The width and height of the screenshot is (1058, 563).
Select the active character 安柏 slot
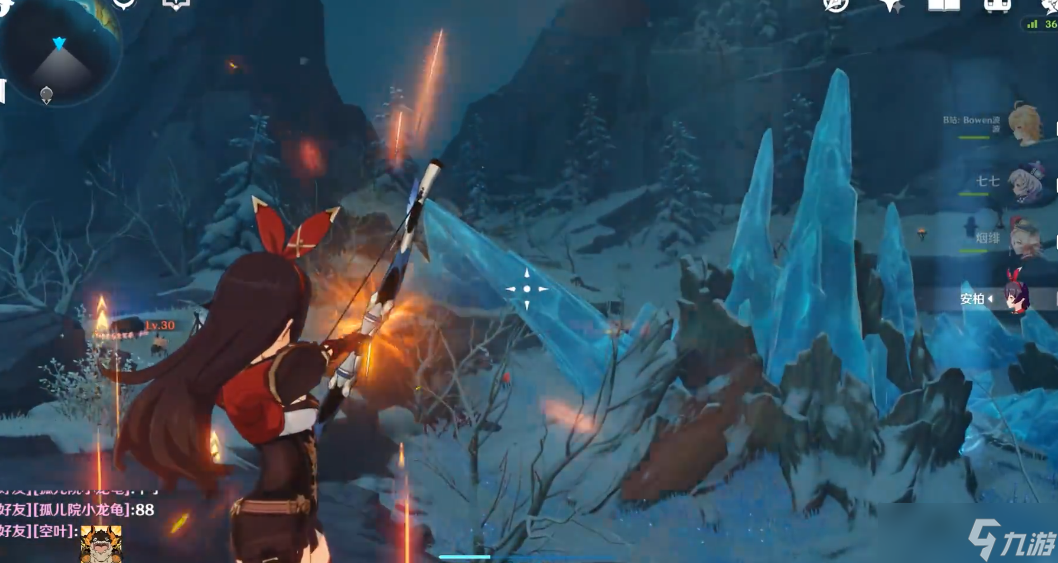coord(1018,297)
